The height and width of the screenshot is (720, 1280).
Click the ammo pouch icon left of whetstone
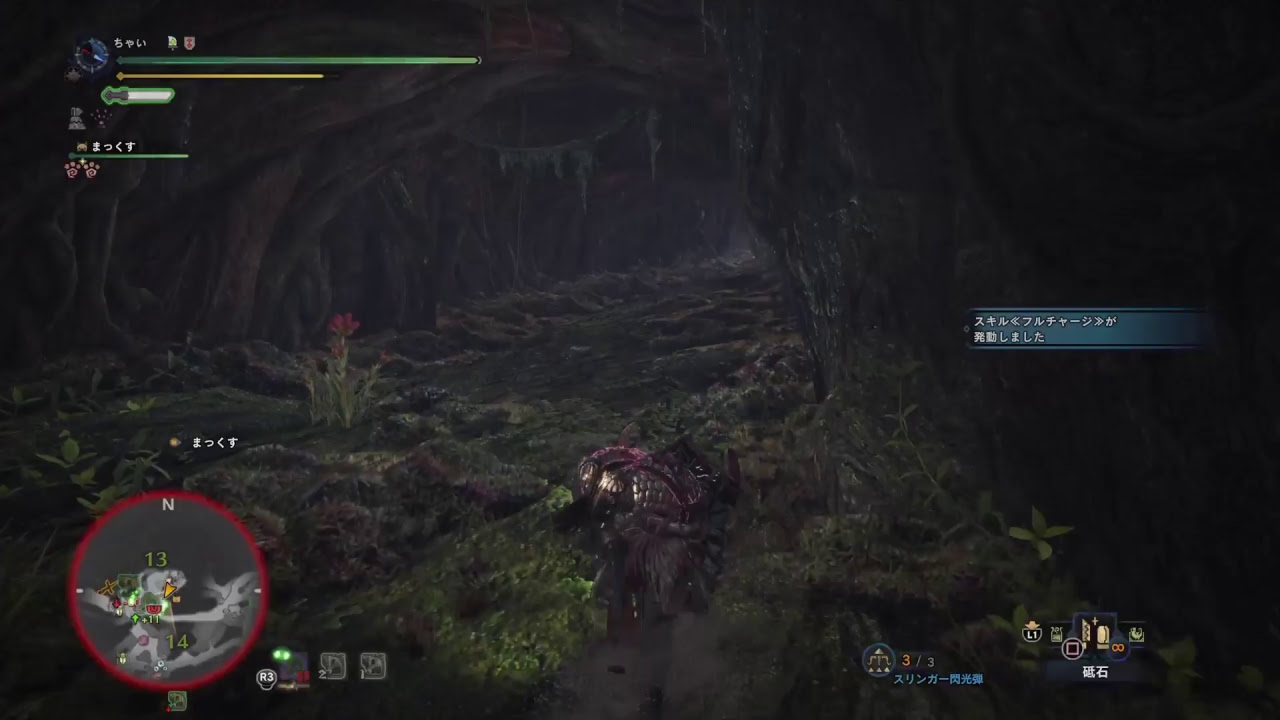1056,633
